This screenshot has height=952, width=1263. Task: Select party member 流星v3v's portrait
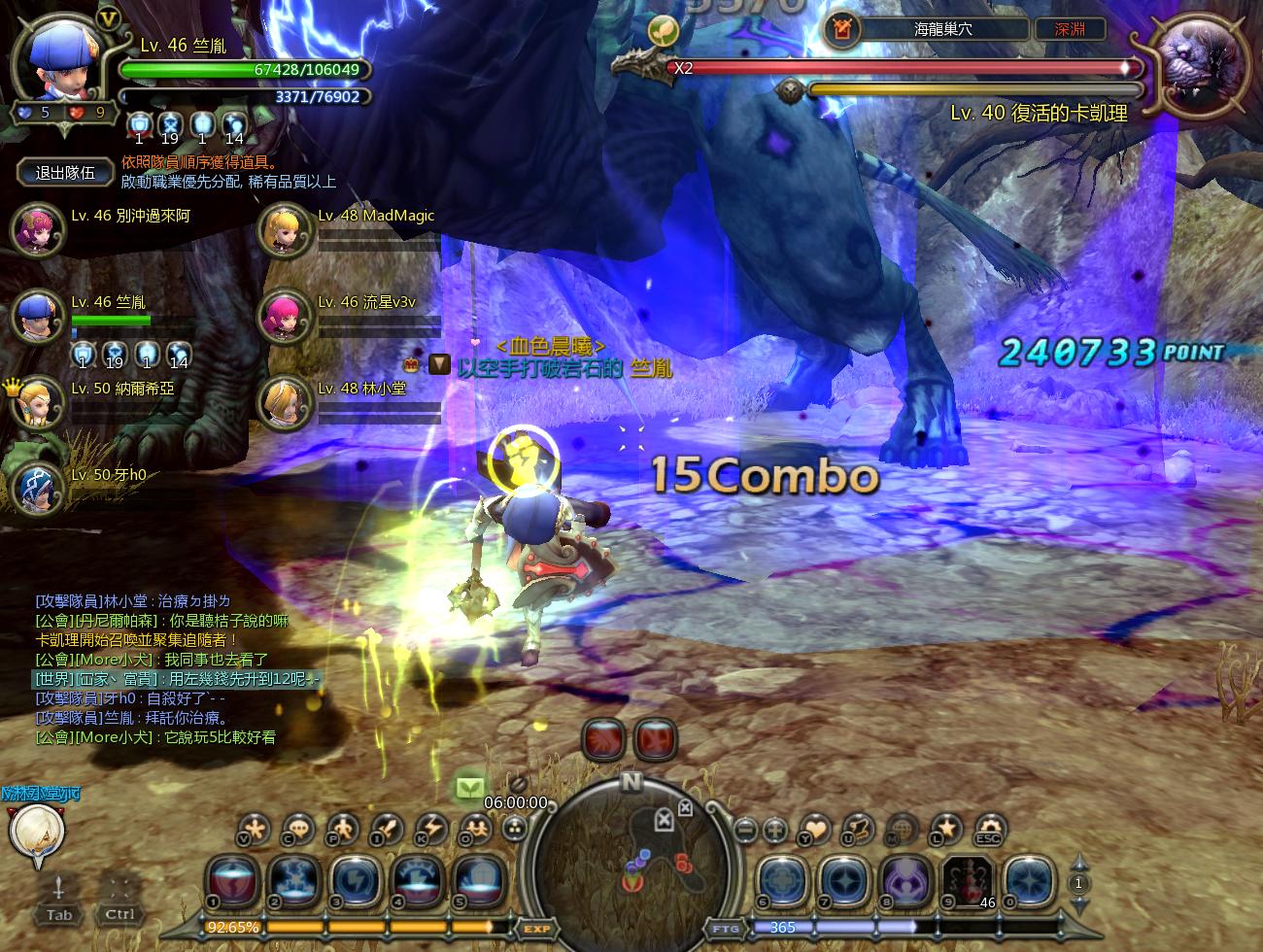click(x=284, y=317)
